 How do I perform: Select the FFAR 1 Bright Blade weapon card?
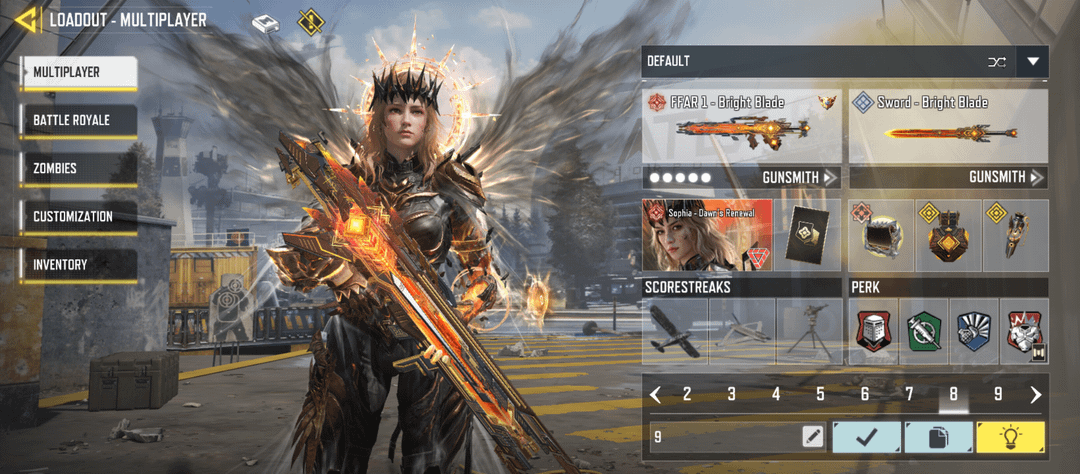pyautogui.click(x=742, y=127)
